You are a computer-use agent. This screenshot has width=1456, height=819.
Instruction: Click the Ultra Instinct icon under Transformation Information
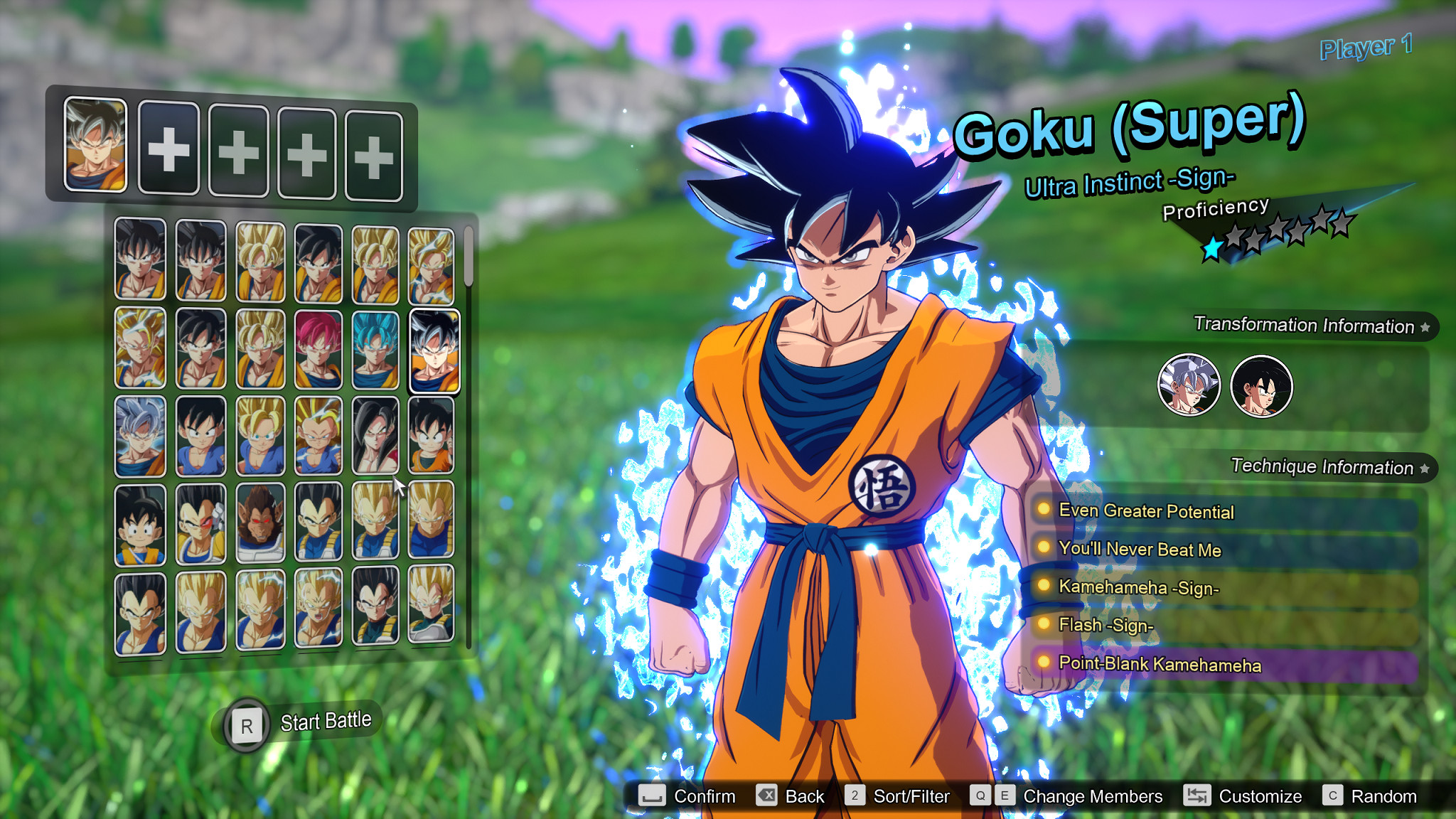coord(1188,385)
